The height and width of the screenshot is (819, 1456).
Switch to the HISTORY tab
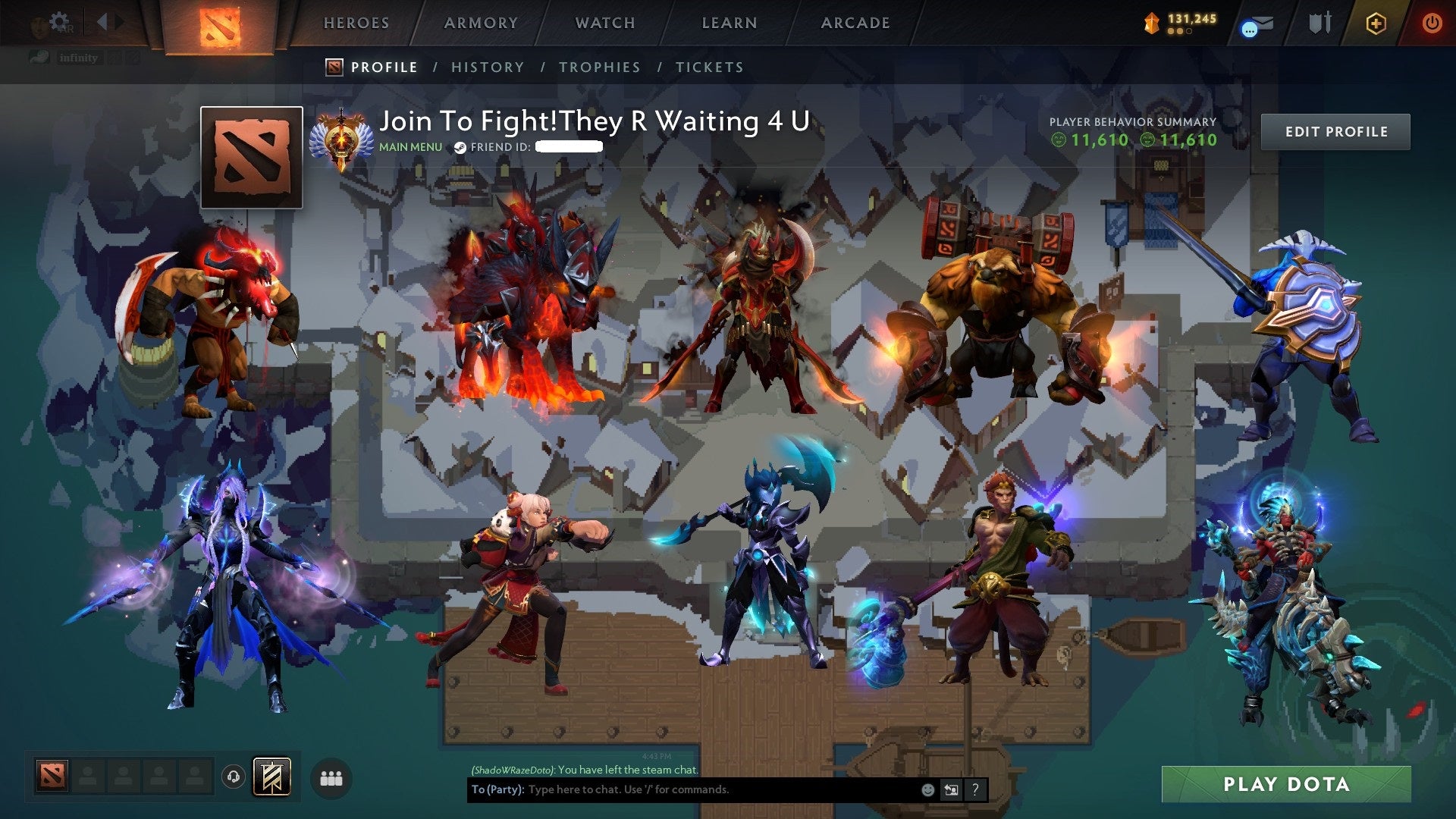488,67
